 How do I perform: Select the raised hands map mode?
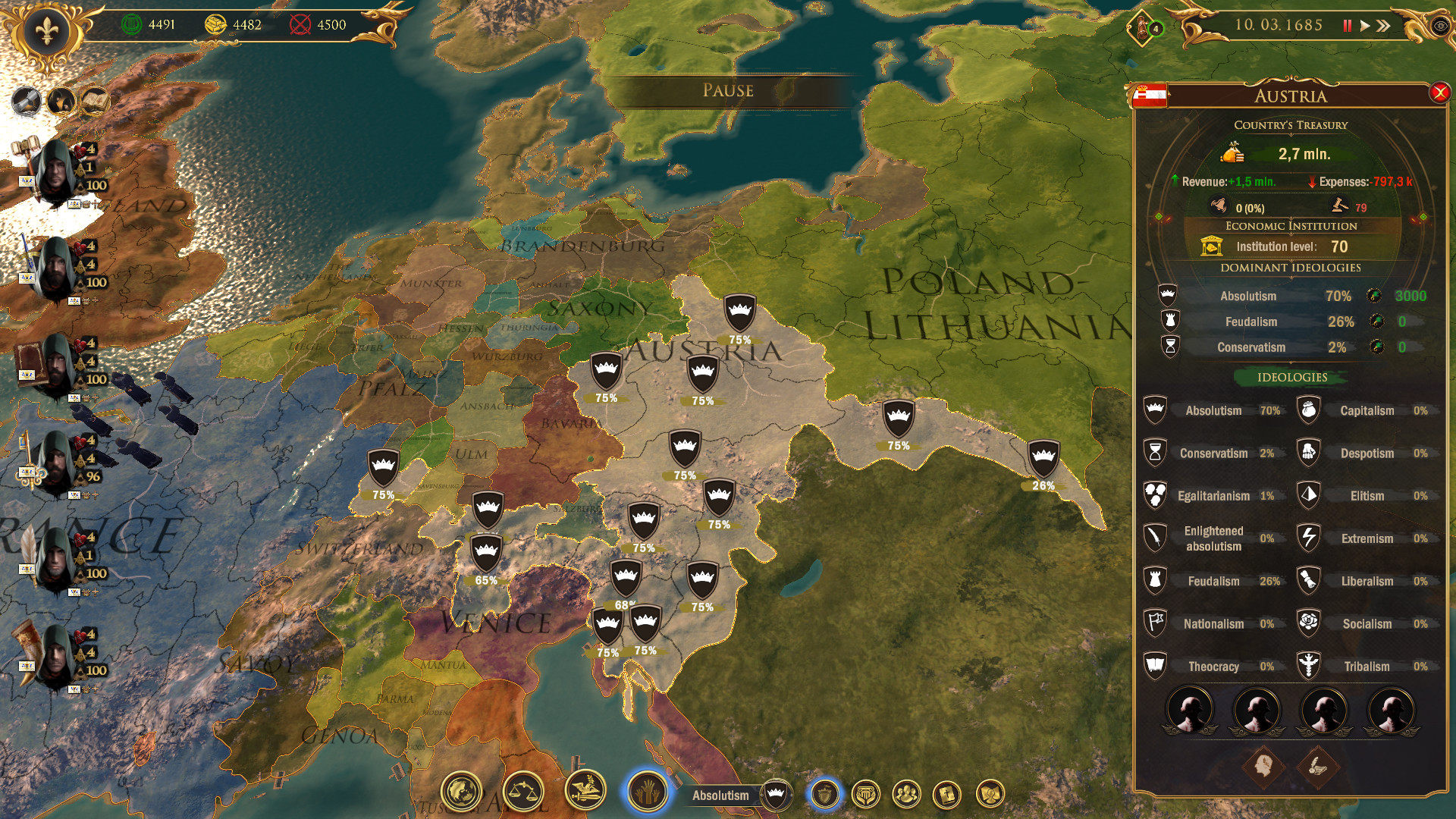coord(647,792)
